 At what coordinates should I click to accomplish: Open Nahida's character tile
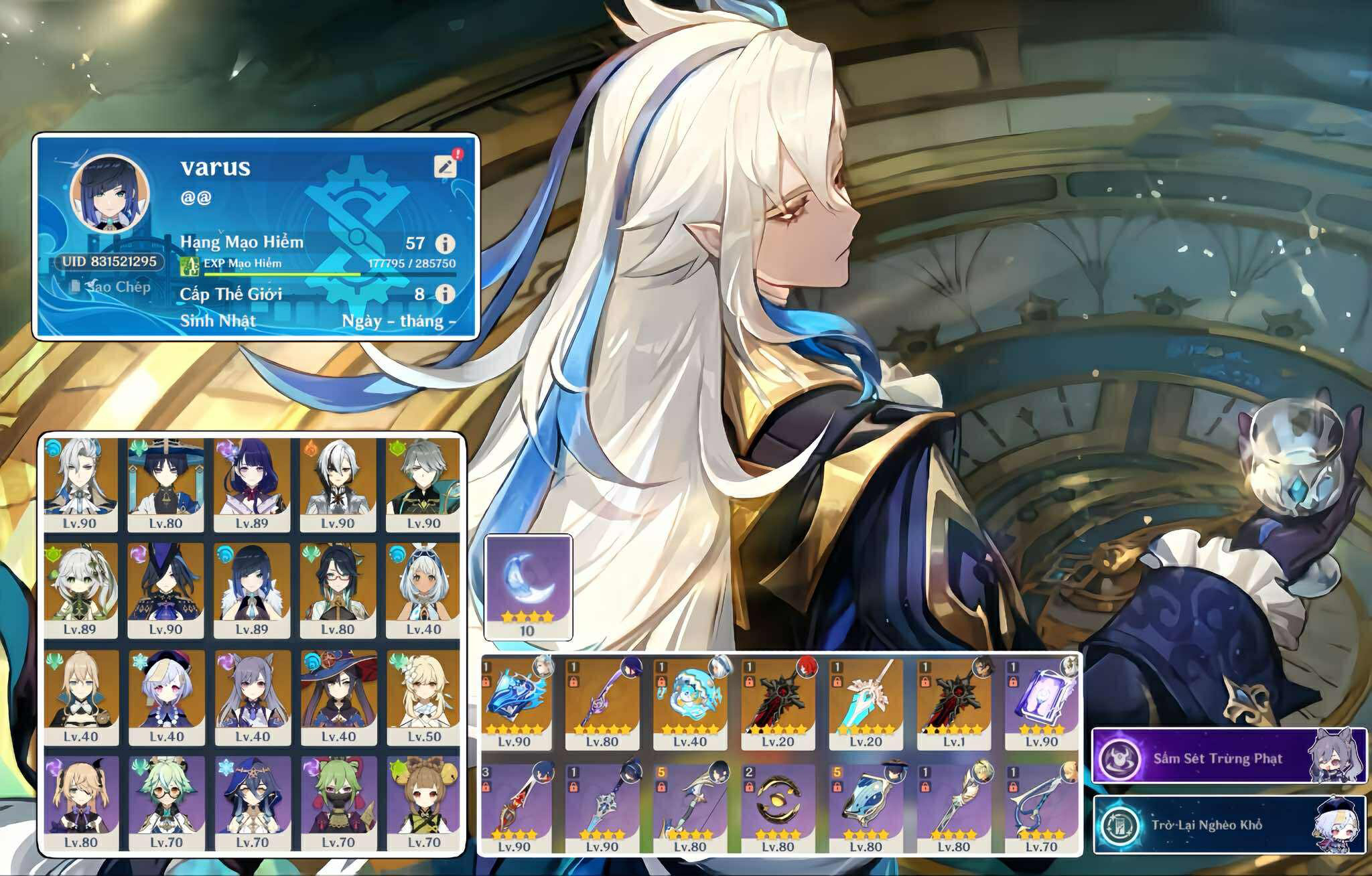click(80, 589)
